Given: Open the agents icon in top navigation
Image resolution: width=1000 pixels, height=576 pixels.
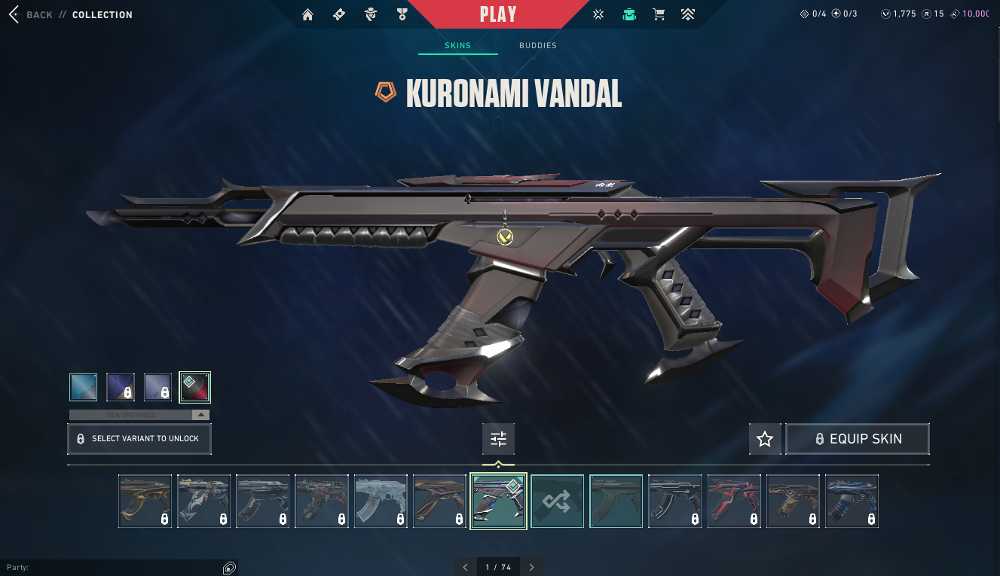Looking at the screenshot, I should click(x=371, y=15).
